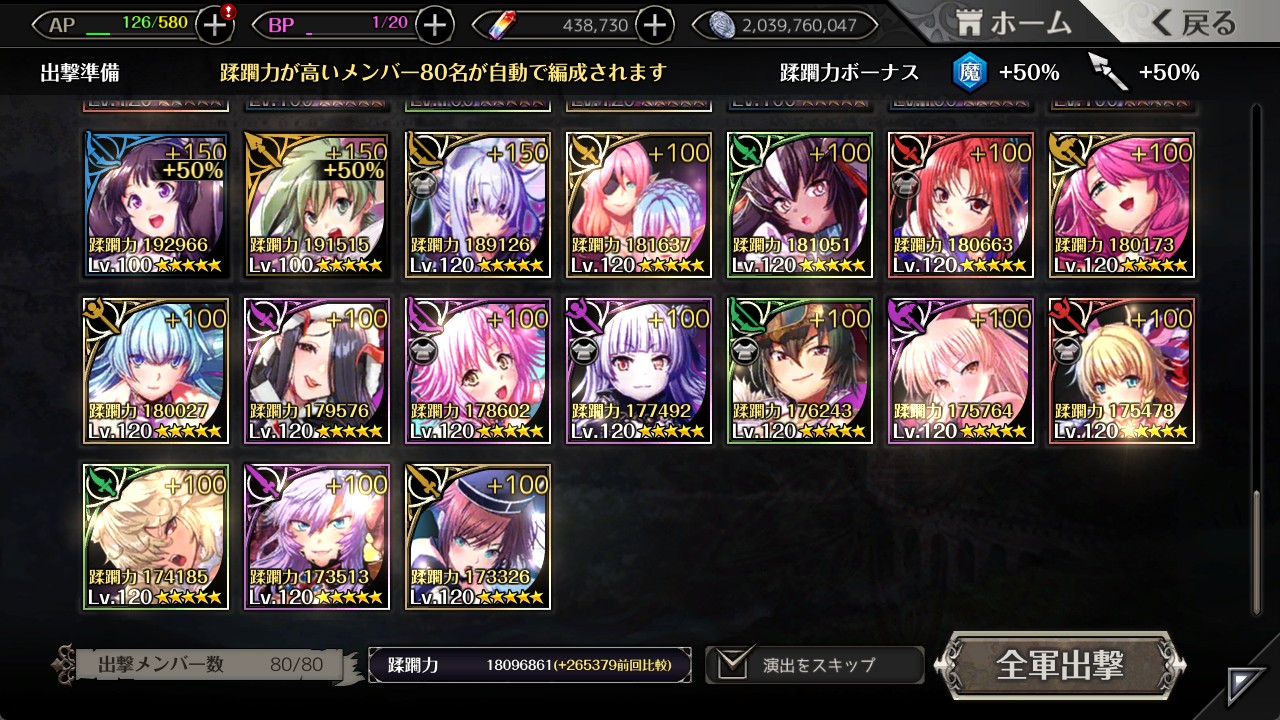1280x720 pixels.
Task: Select the unit card with power 192966
Action: pos(156,205)
